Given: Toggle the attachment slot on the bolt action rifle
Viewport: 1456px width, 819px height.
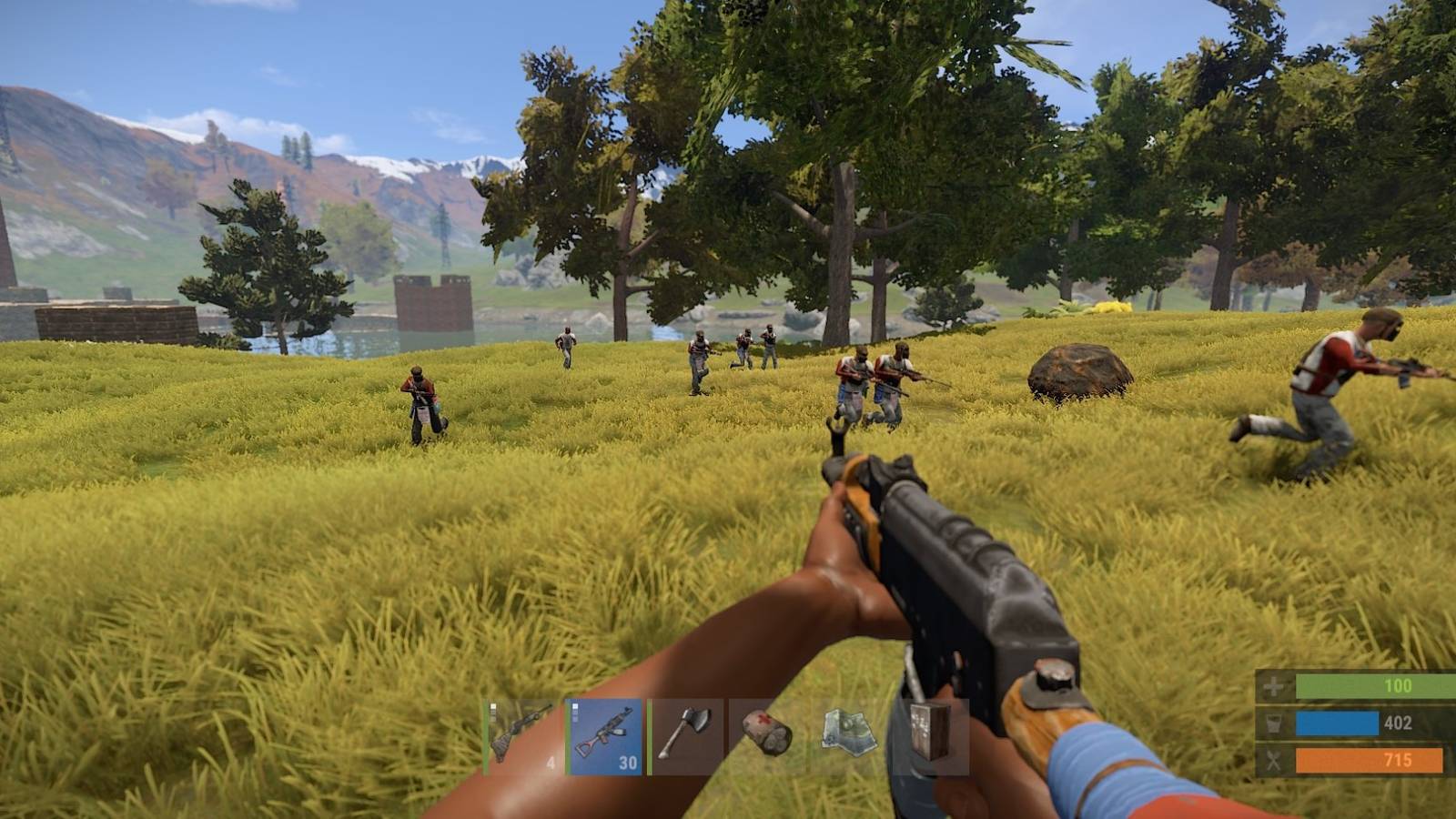Looking at the screenshot, I should click(493, 705).
